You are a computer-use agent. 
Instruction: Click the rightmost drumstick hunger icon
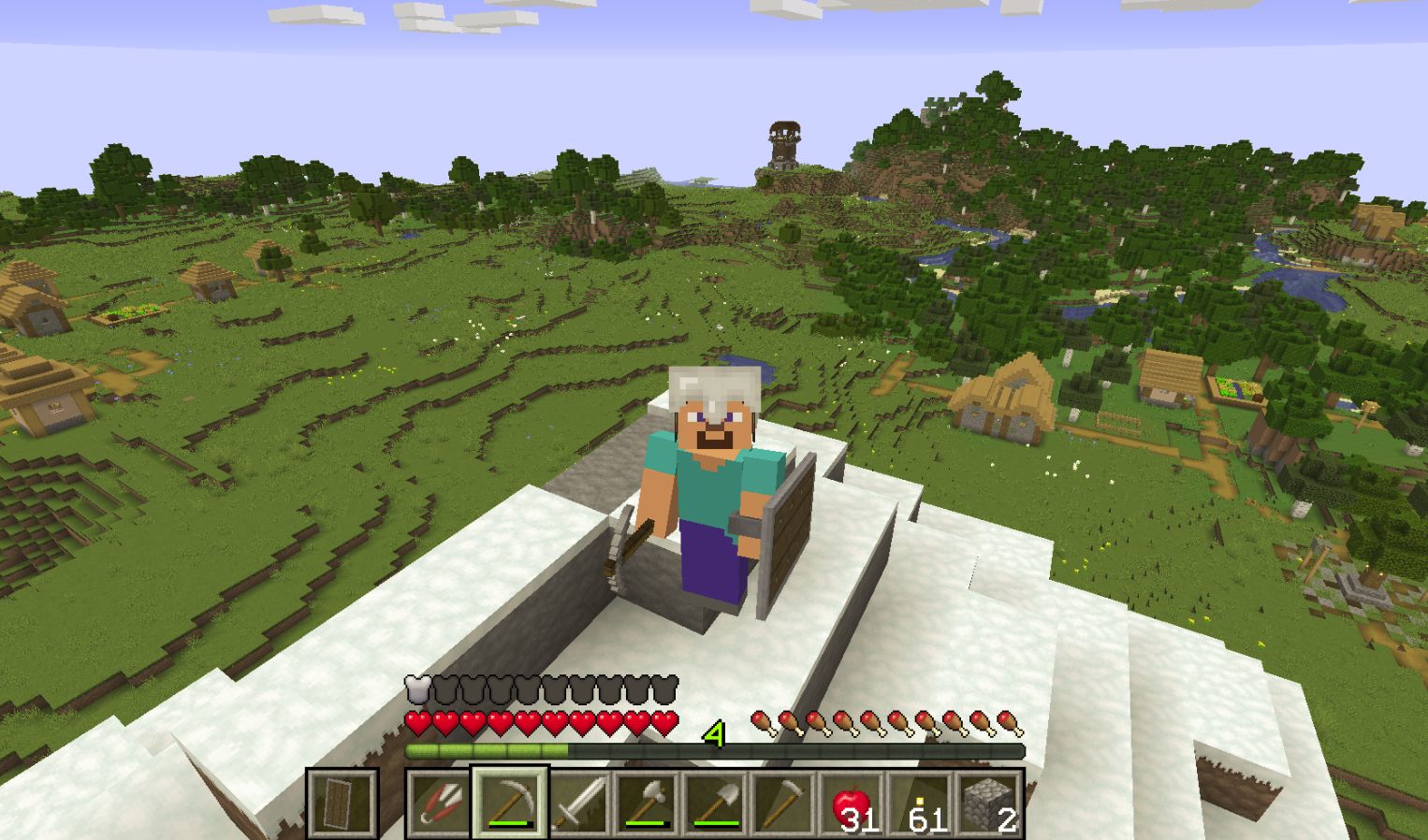1012,720
